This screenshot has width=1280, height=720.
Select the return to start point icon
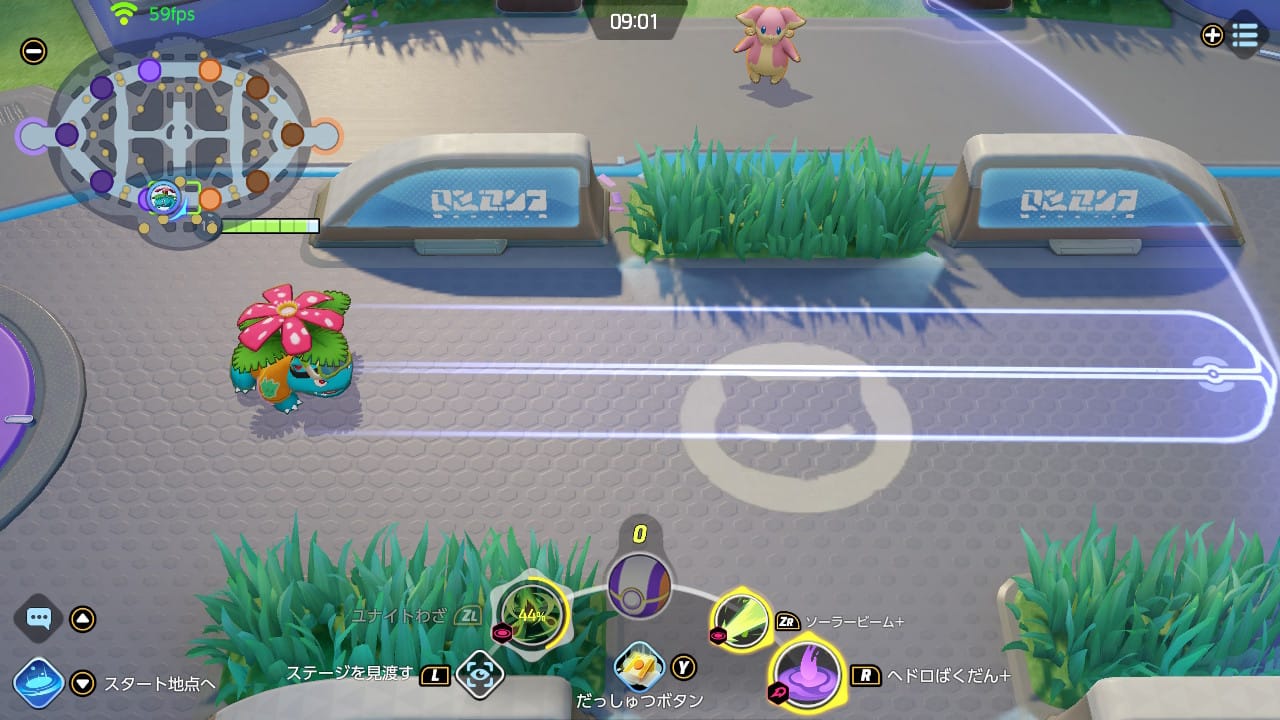39,683
